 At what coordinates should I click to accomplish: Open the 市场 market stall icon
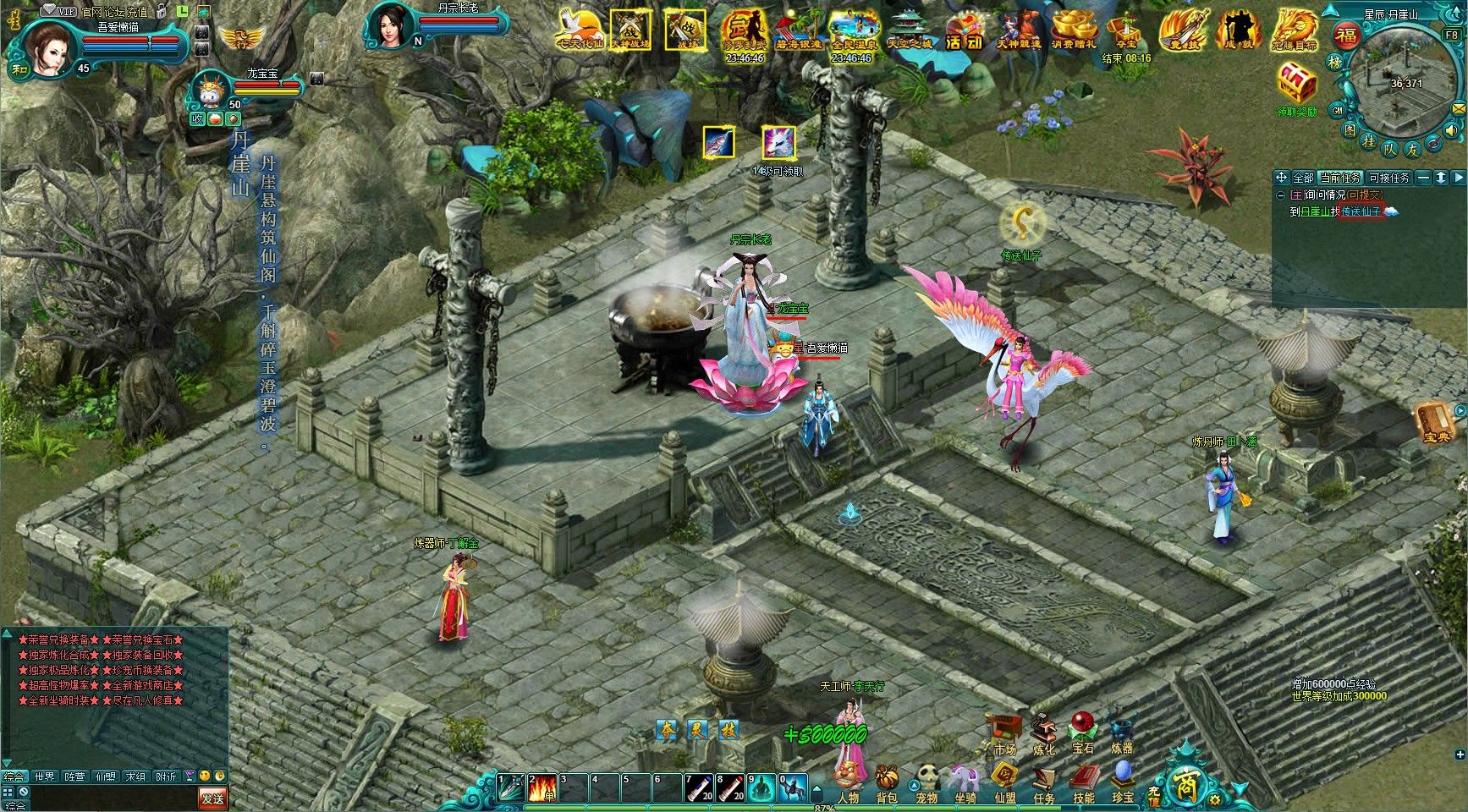coord(1004,732)
